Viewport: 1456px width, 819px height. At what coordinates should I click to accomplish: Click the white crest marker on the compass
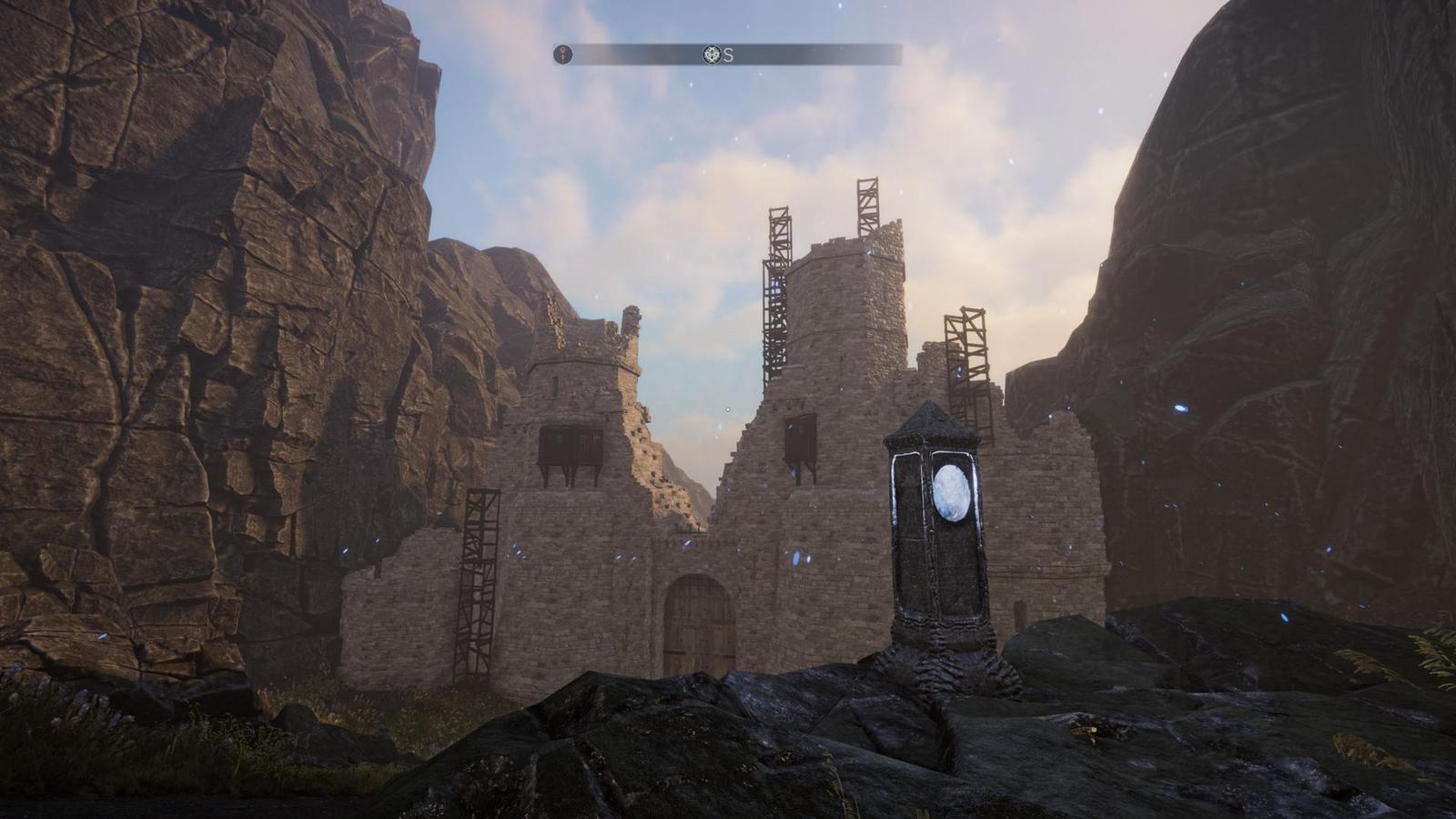(x=712, y=55)
